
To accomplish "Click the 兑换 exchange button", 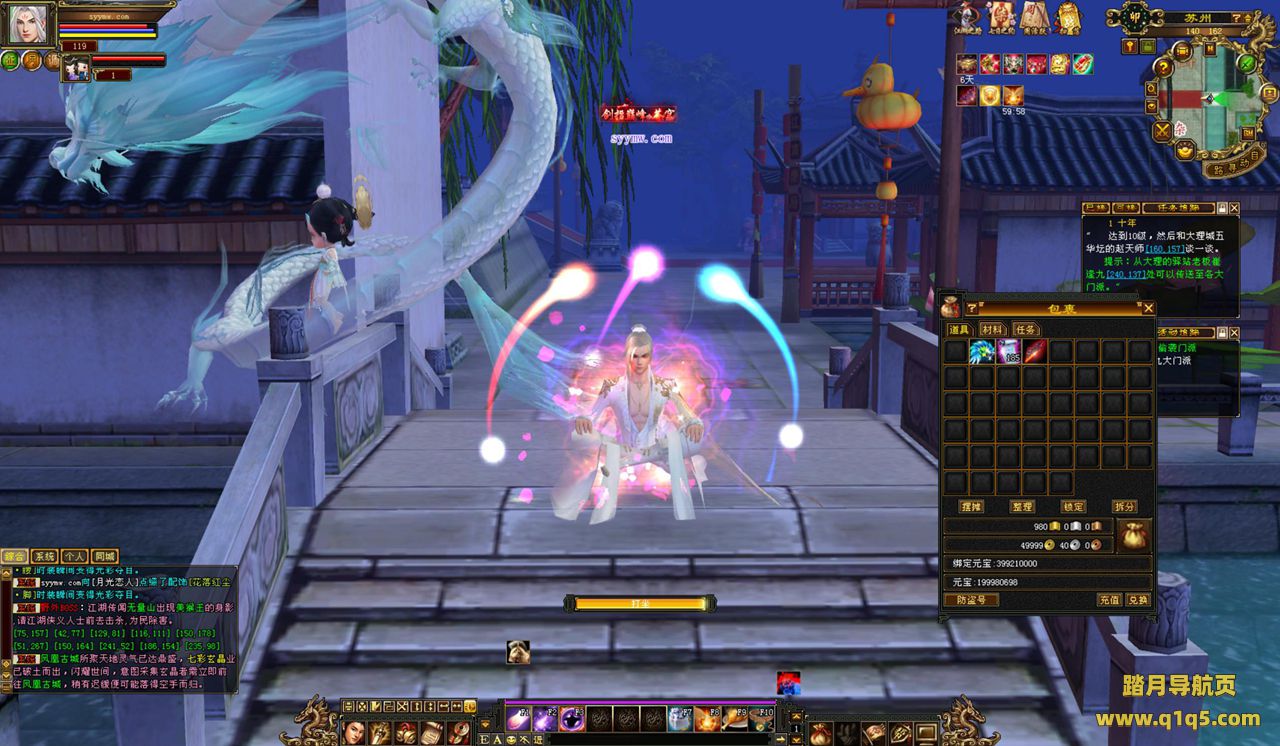I will [x=1138, y=600].
